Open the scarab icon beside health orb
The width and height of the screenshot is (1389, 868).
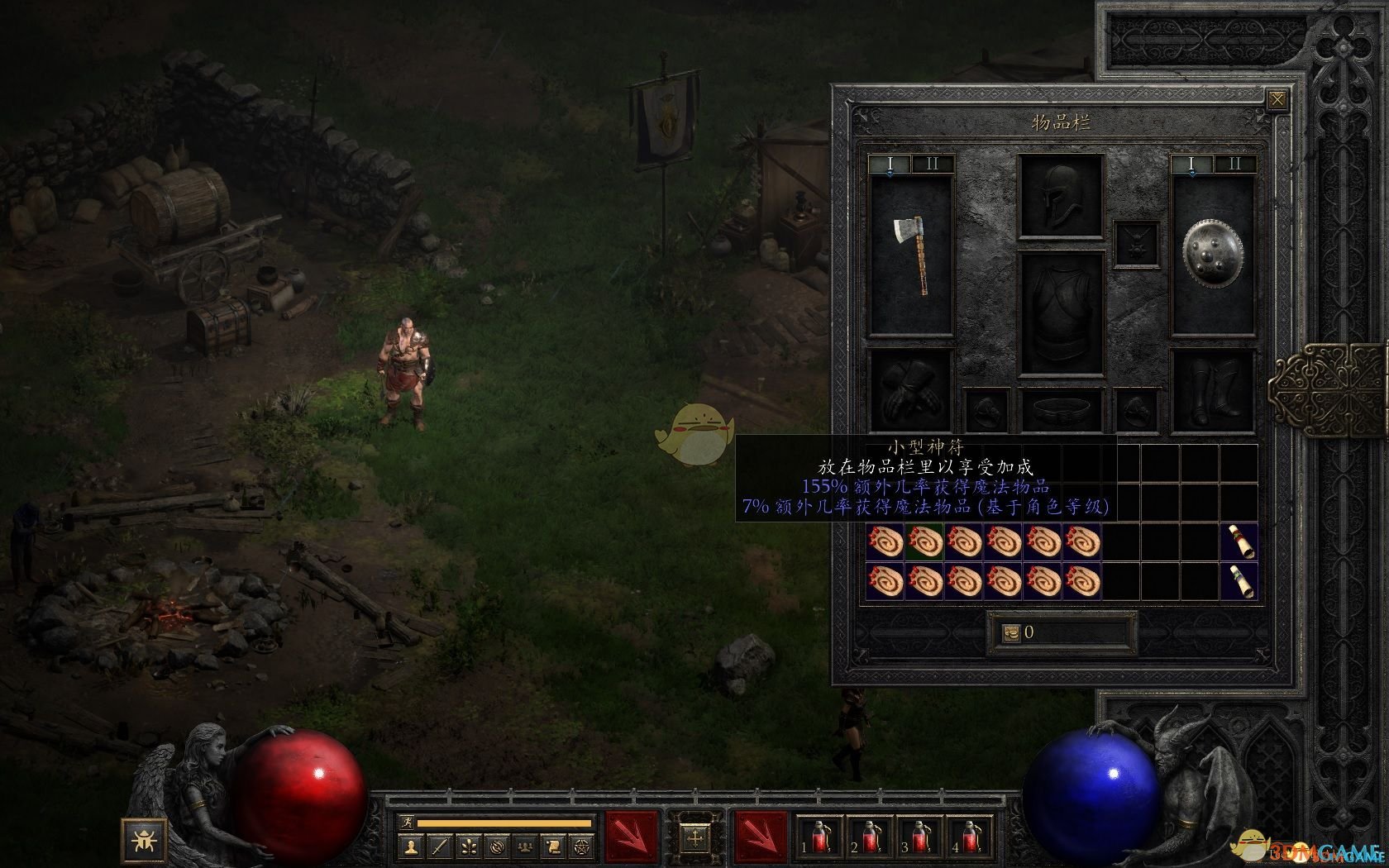coord(145,839)
